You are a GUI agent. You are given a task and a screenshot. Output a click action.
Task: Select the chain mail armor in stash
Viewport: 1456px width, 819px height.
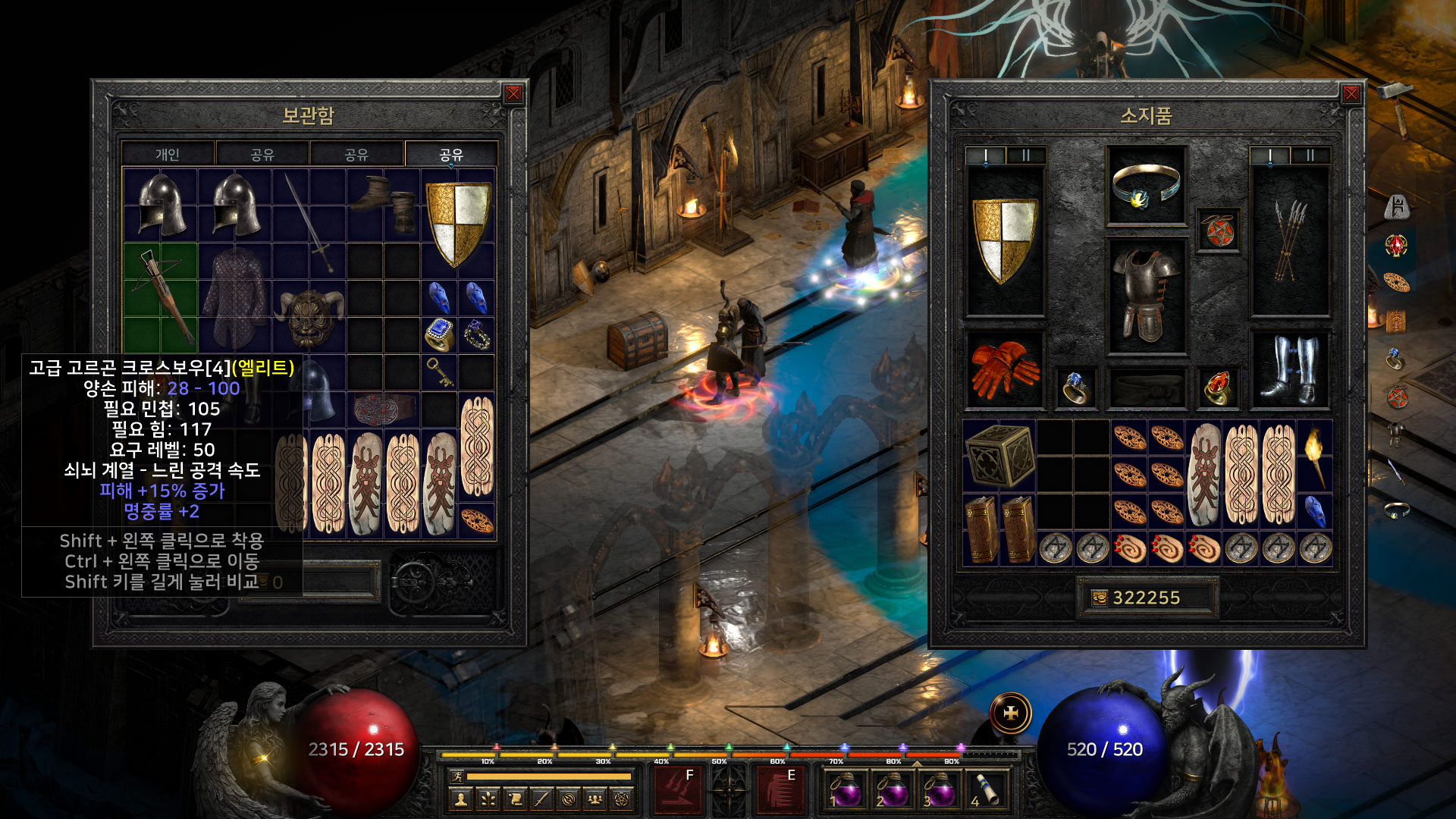click(235, 297)
